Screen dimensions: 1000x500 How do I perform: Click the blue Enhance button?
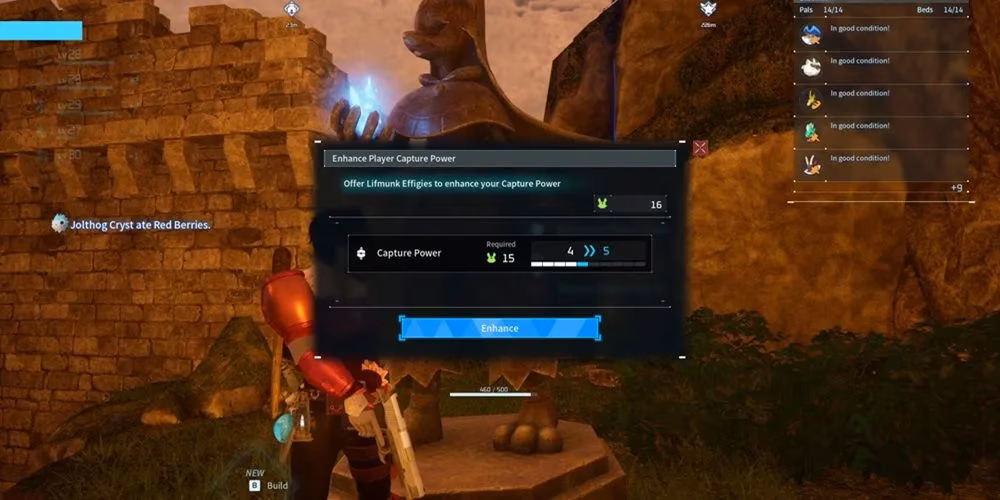499,328
